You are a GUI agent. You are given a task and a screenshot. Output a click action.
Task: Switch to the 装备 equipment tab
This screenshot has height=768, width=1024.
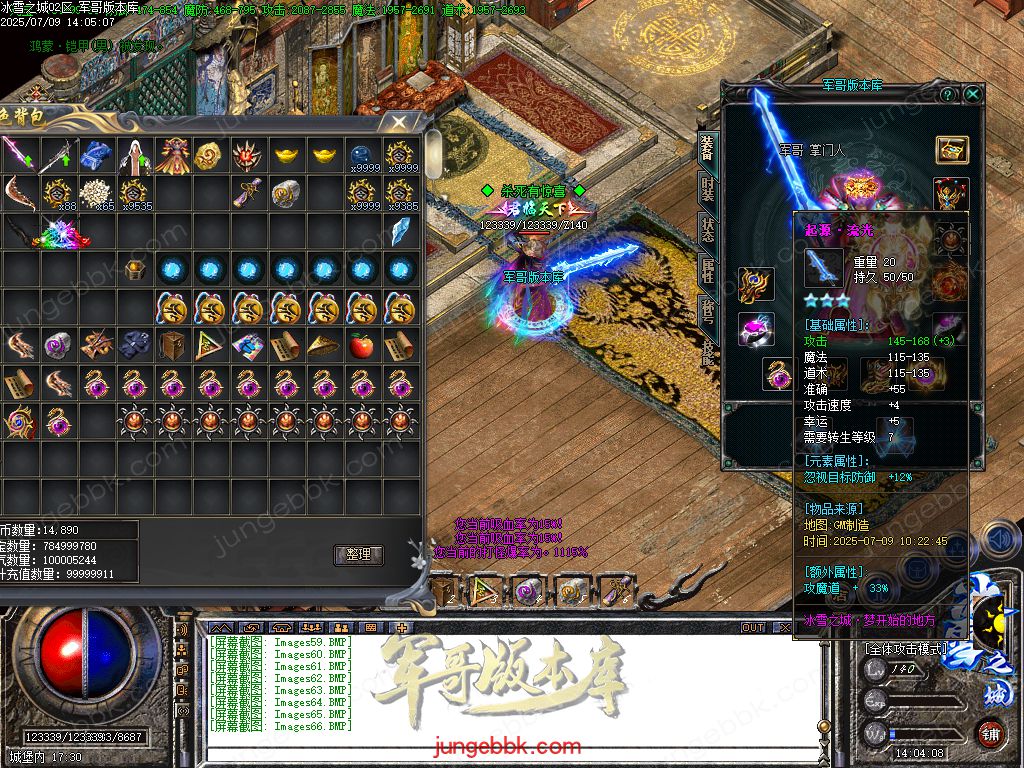pyautogui.click(x=707, y=148)
